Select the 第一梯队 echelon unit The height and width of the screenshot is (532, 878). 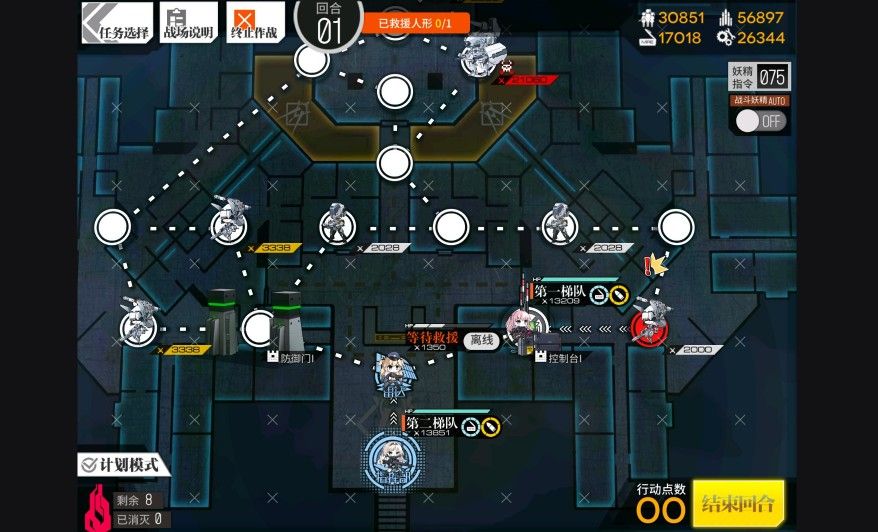[524, 326]
